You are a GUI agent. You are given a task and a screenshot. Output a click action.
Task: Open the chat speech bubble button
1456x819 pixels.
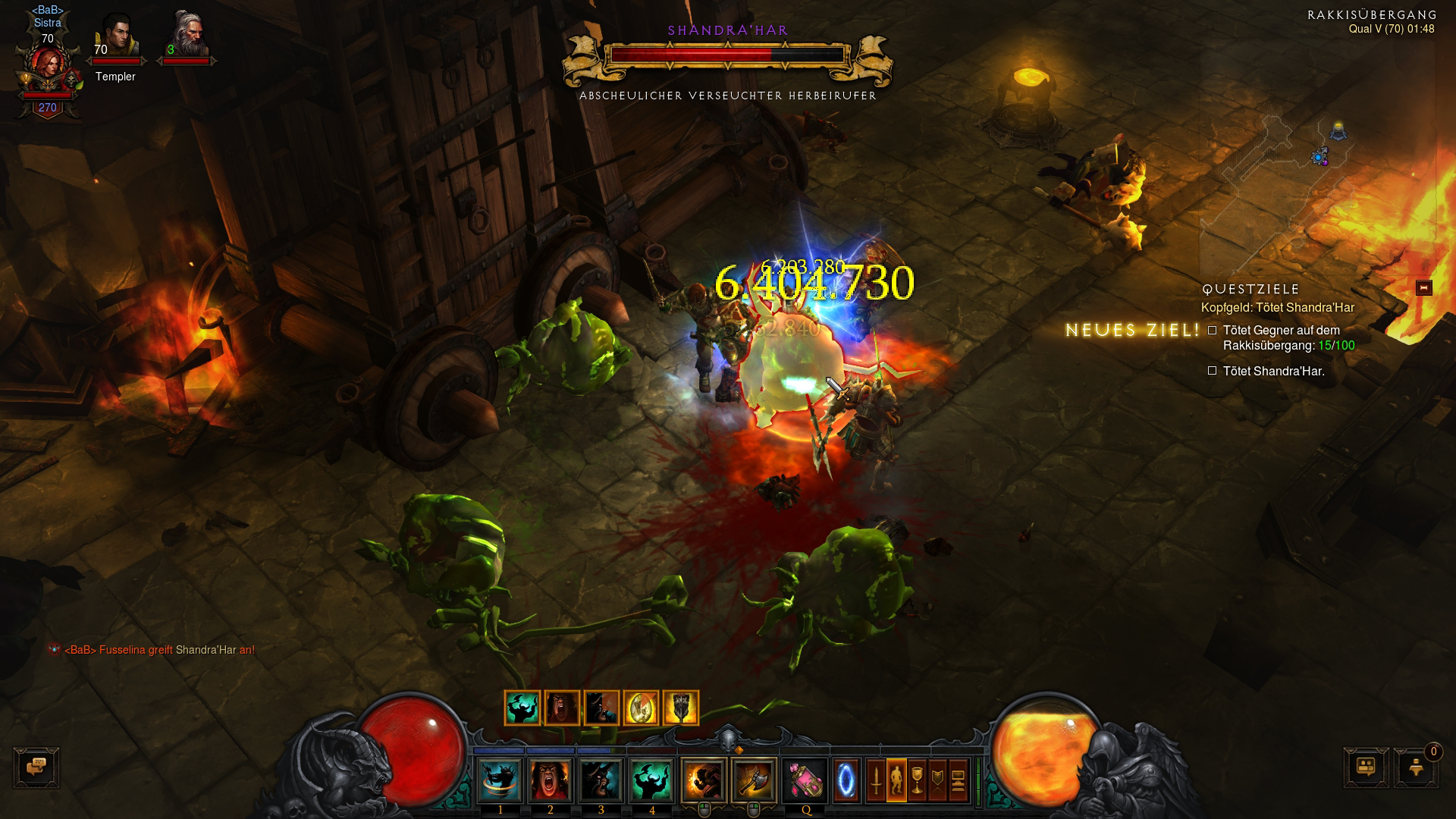click(x=36, y=767)
